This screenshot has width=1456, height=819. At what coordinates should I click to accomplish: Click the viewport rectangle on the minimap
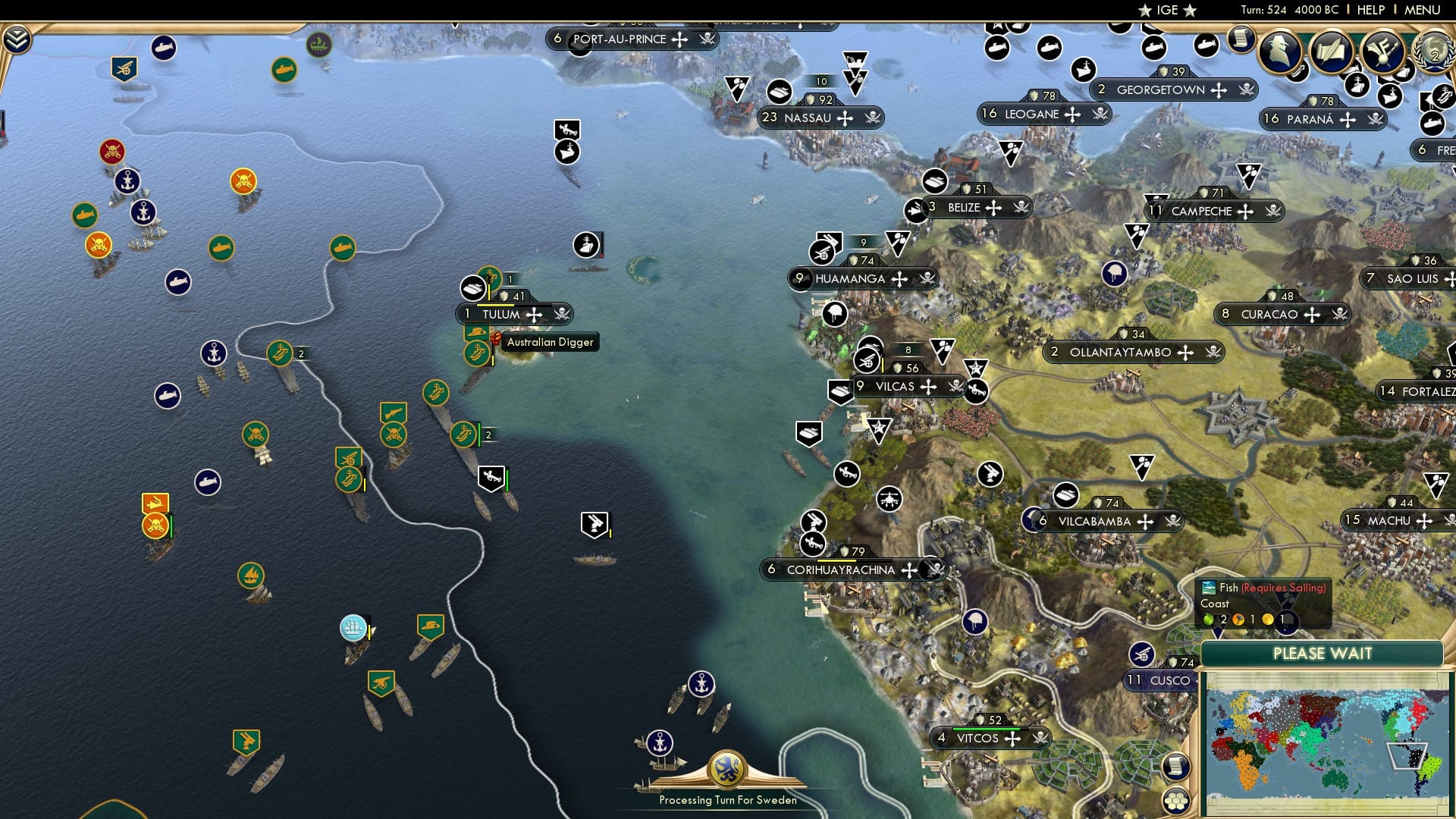1407,756
